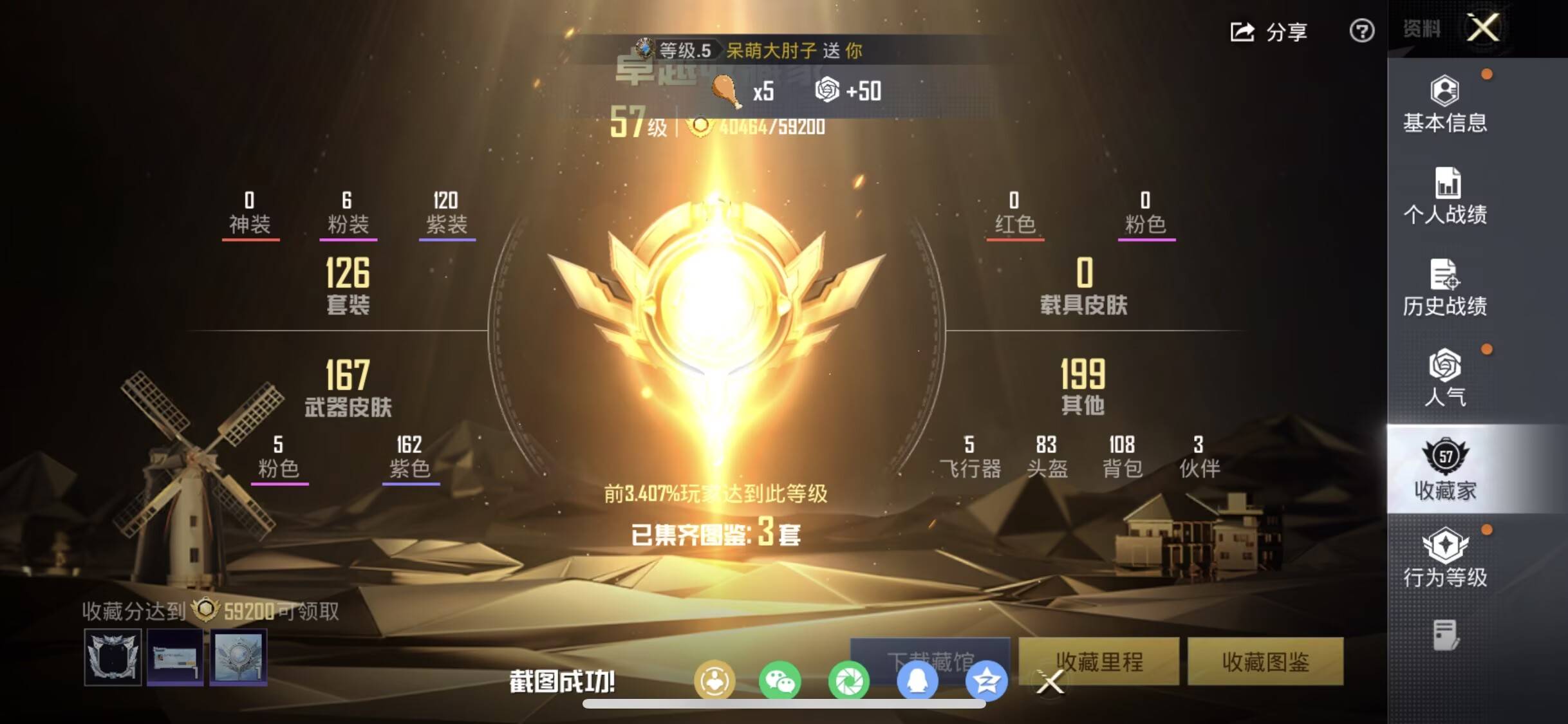Tap the 40464/59200 collection score progress bar

tap(763, 127)
